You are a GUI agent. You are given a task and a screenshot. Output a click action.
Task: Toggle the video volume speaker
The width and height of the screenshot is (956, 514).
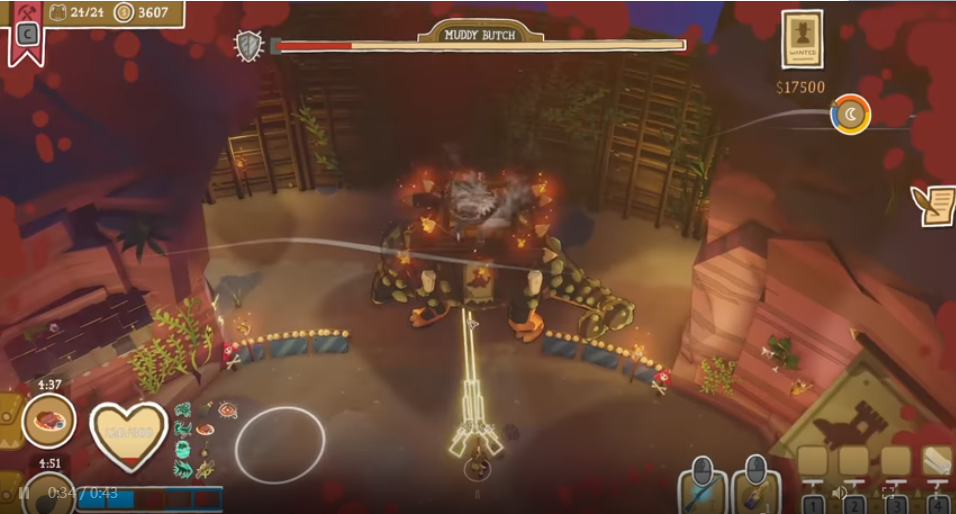click(840, 493)
